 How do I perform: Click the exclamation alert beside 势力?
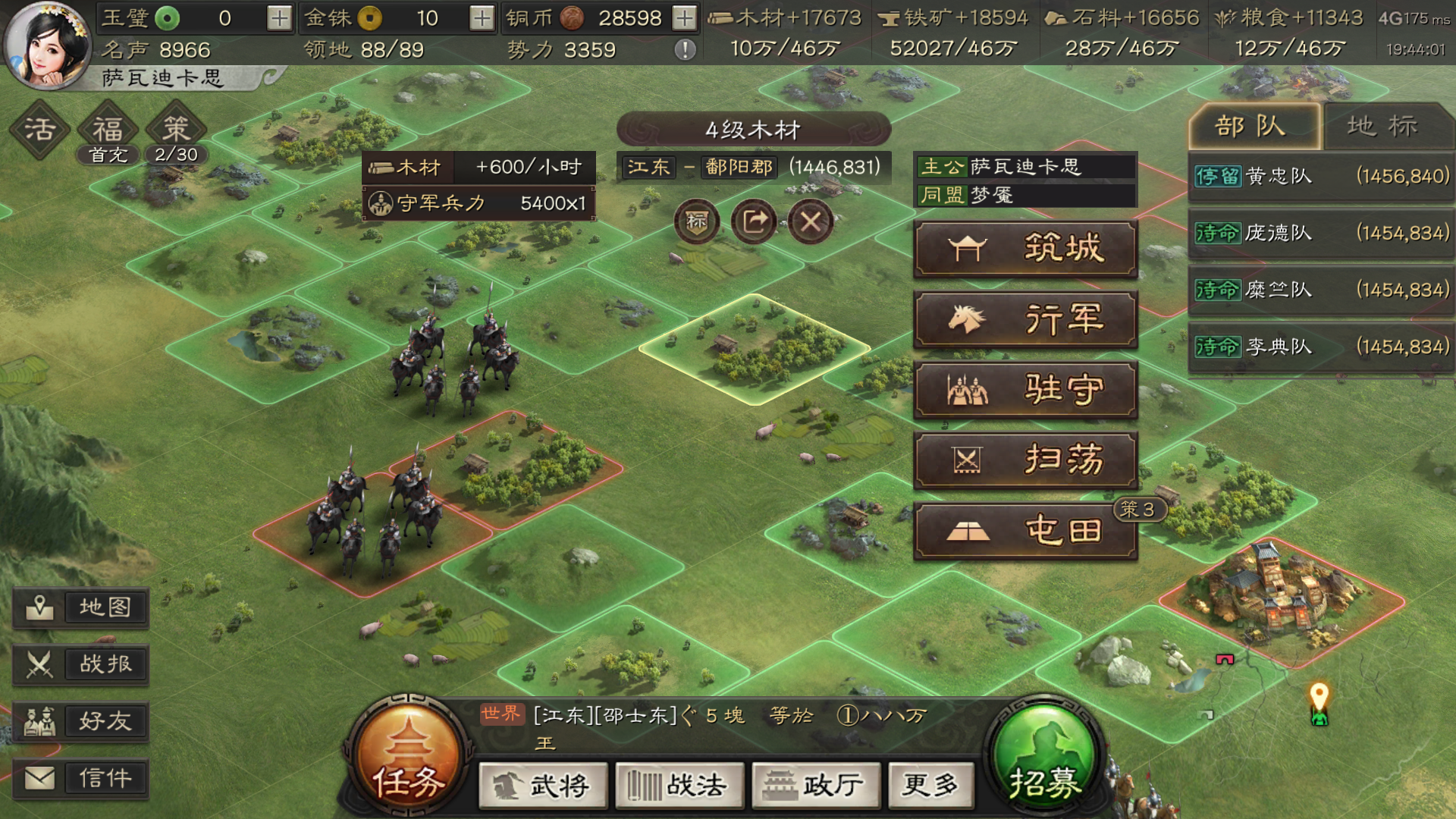[x=686, y=51]
